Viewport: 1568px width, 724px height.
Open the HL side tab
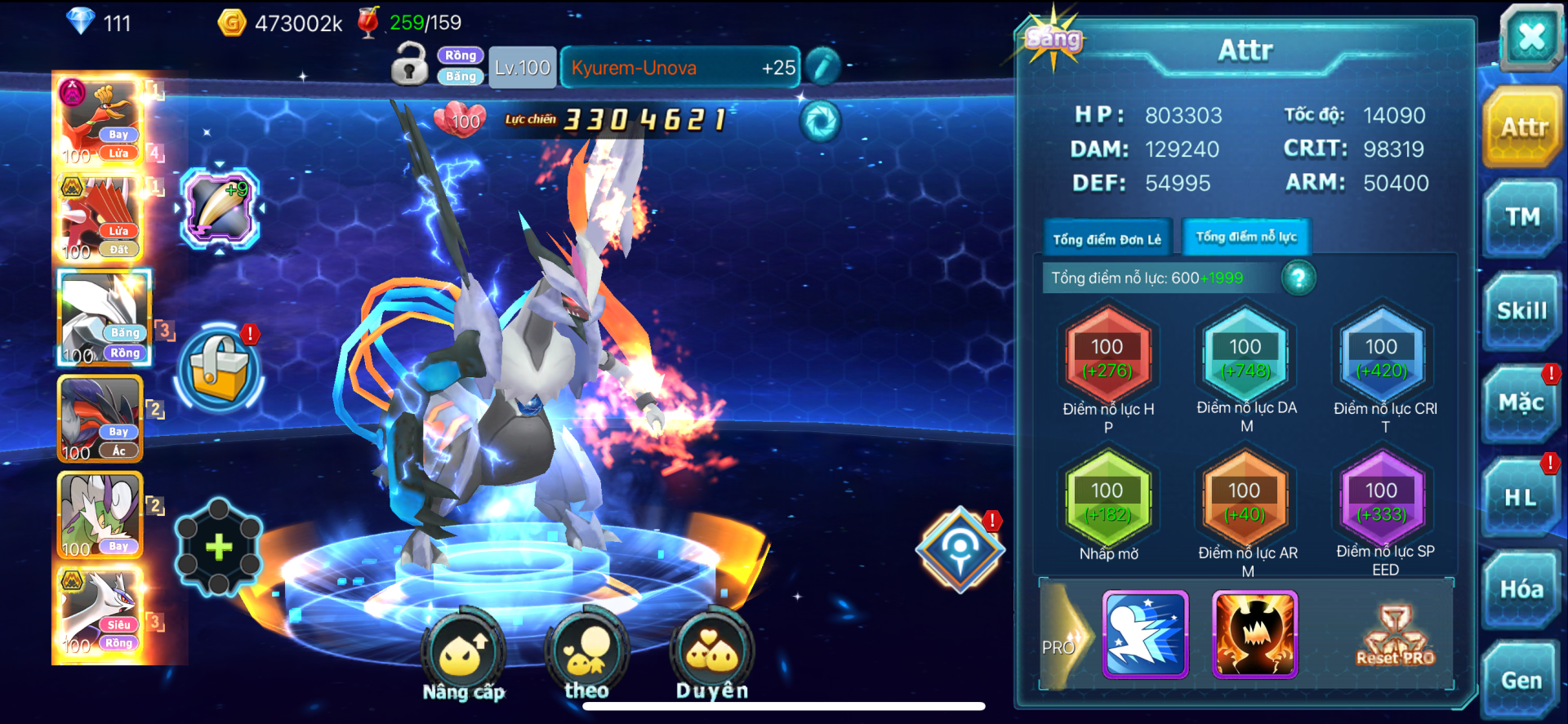1521,497
